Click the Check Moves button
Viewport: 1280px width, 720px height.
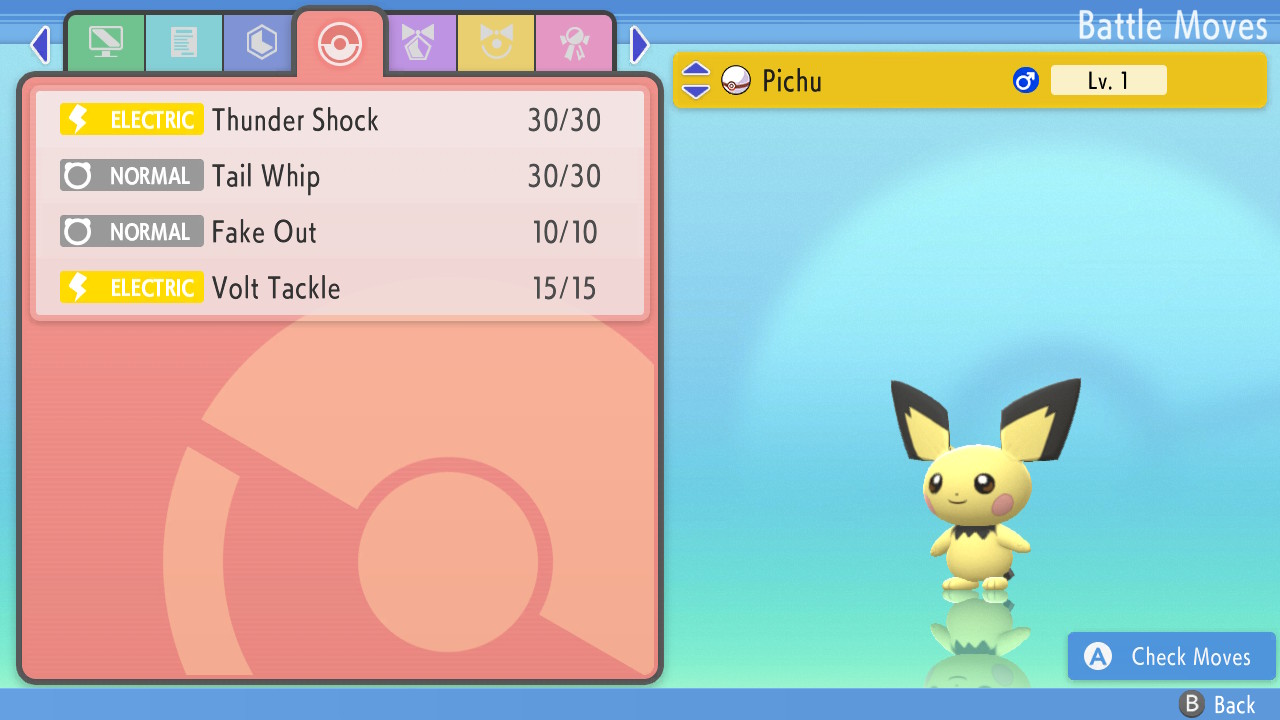(x=1171, y=656)
